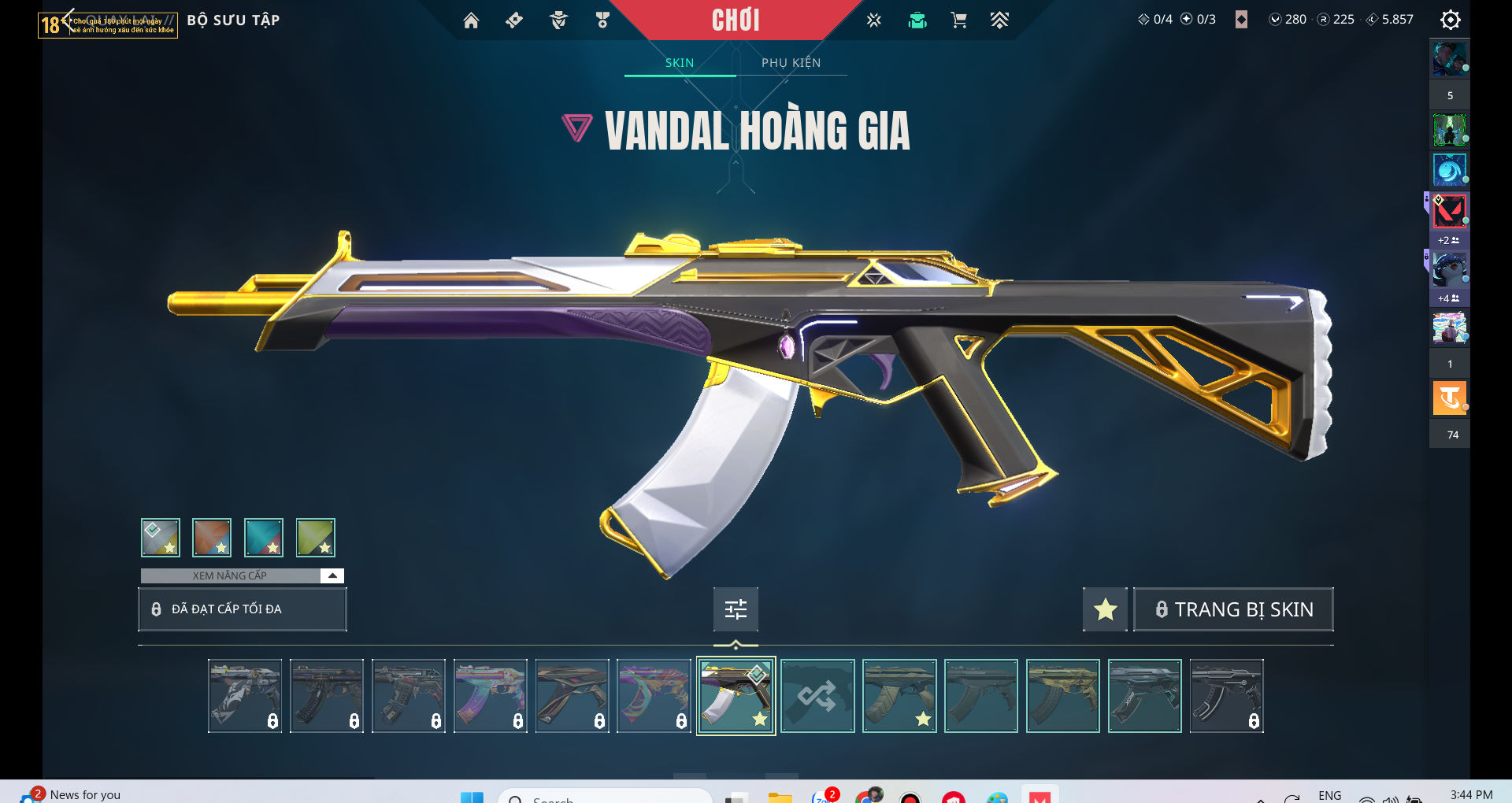Pick the green color variant swatch
The height and width of the screenshot is (803, 1512).
(316, 538)
